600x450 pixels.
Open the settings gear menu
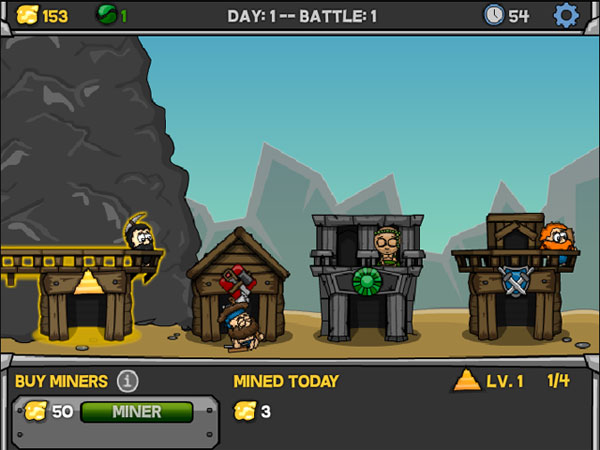(566, 15)
